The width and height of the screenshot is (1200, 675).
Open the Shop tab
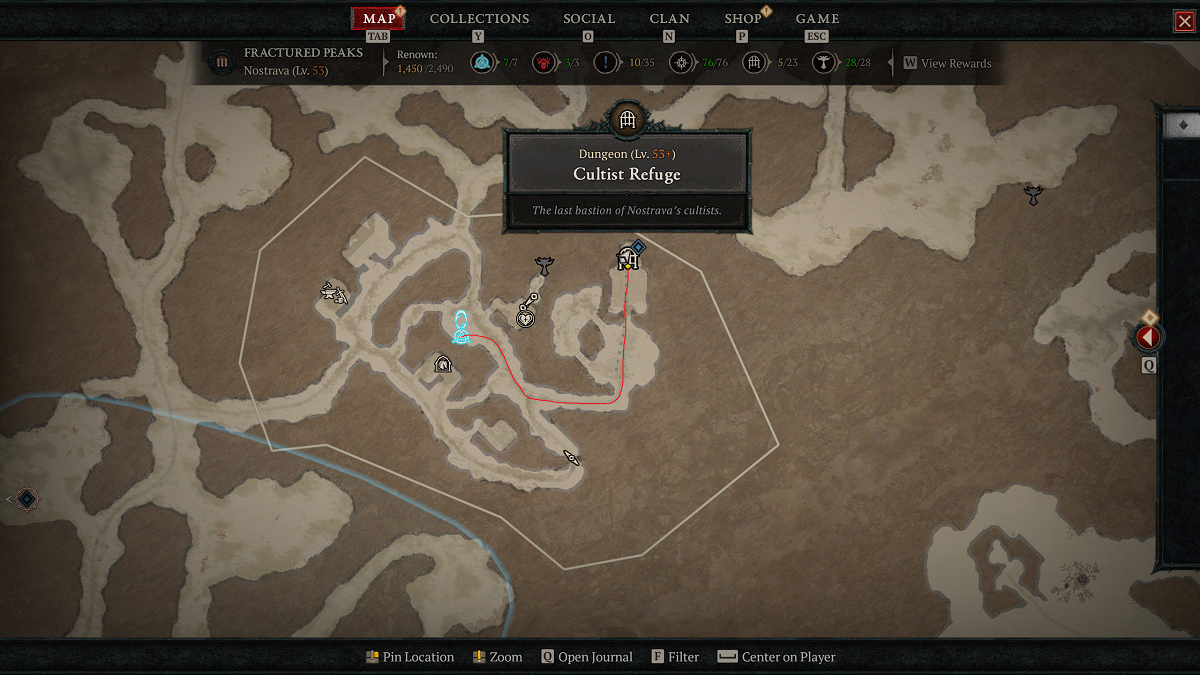(742, 19)
